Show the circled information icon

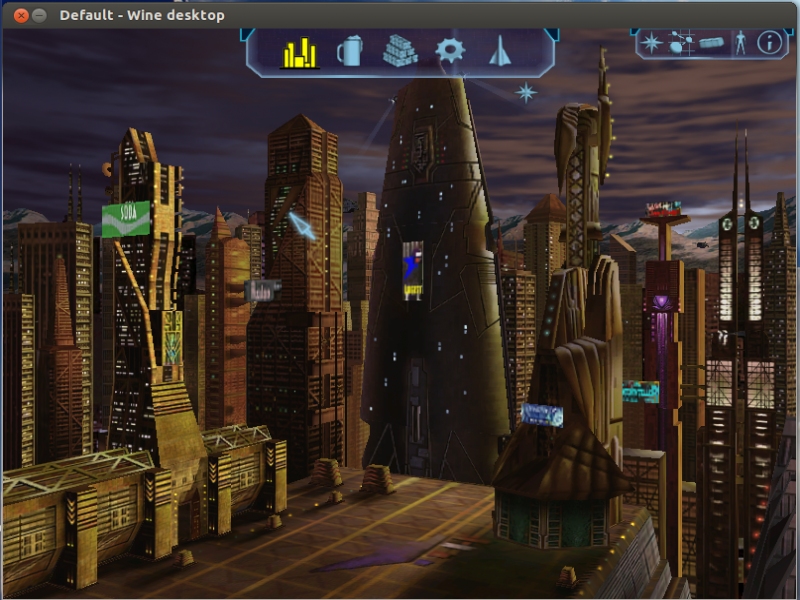(x=769, y=43)
